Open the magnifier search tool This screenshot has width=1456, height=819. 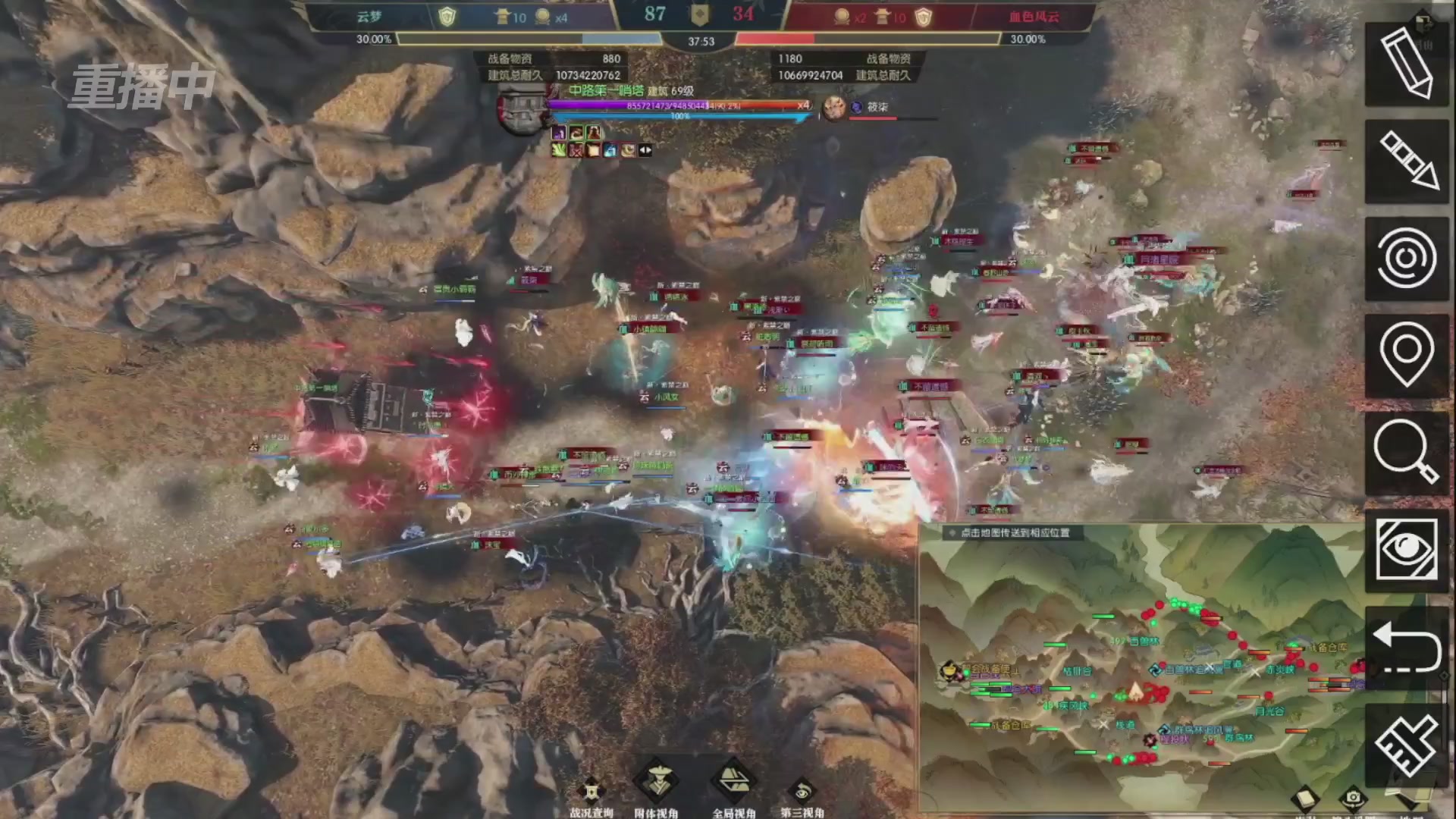[1407, 455]
